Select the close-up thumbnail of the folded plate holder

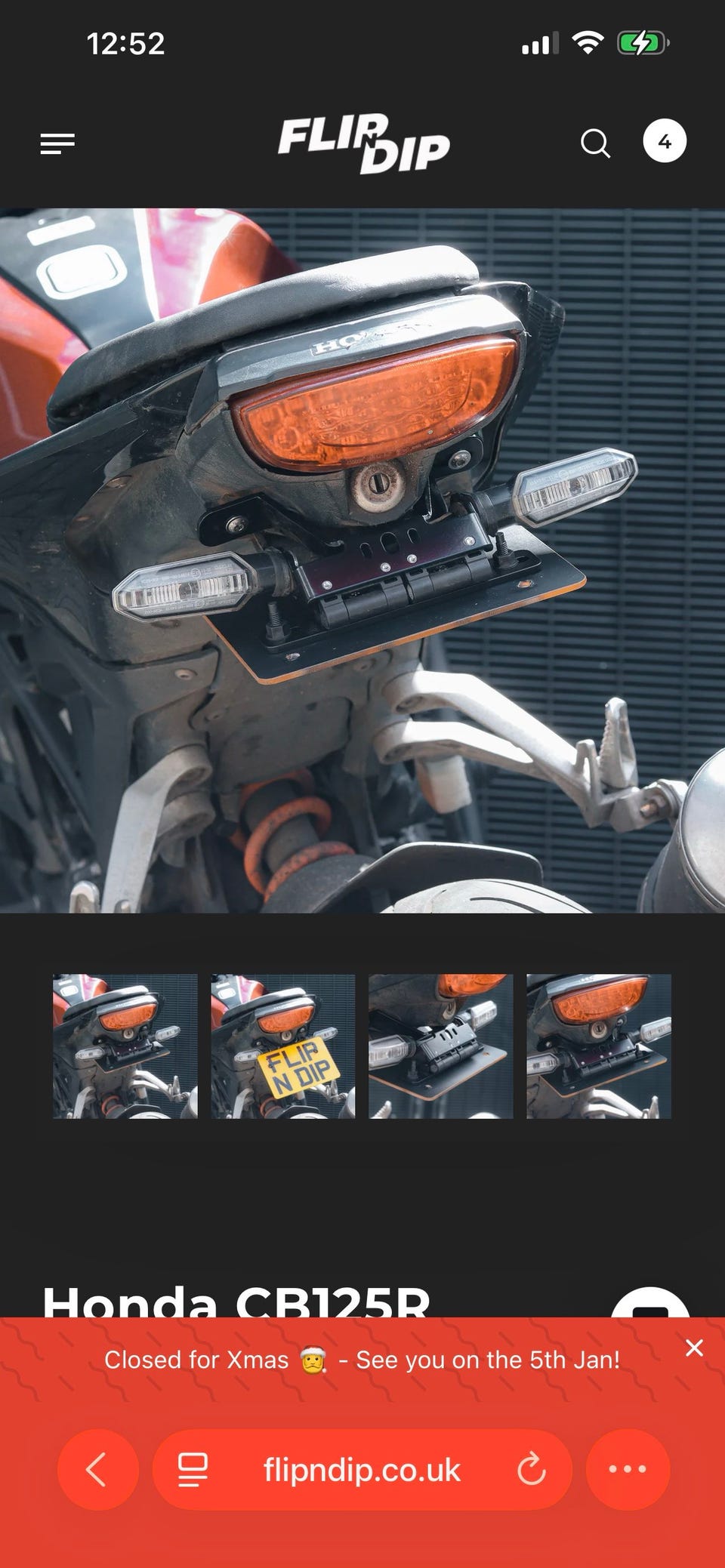[x=440, y=1046]
